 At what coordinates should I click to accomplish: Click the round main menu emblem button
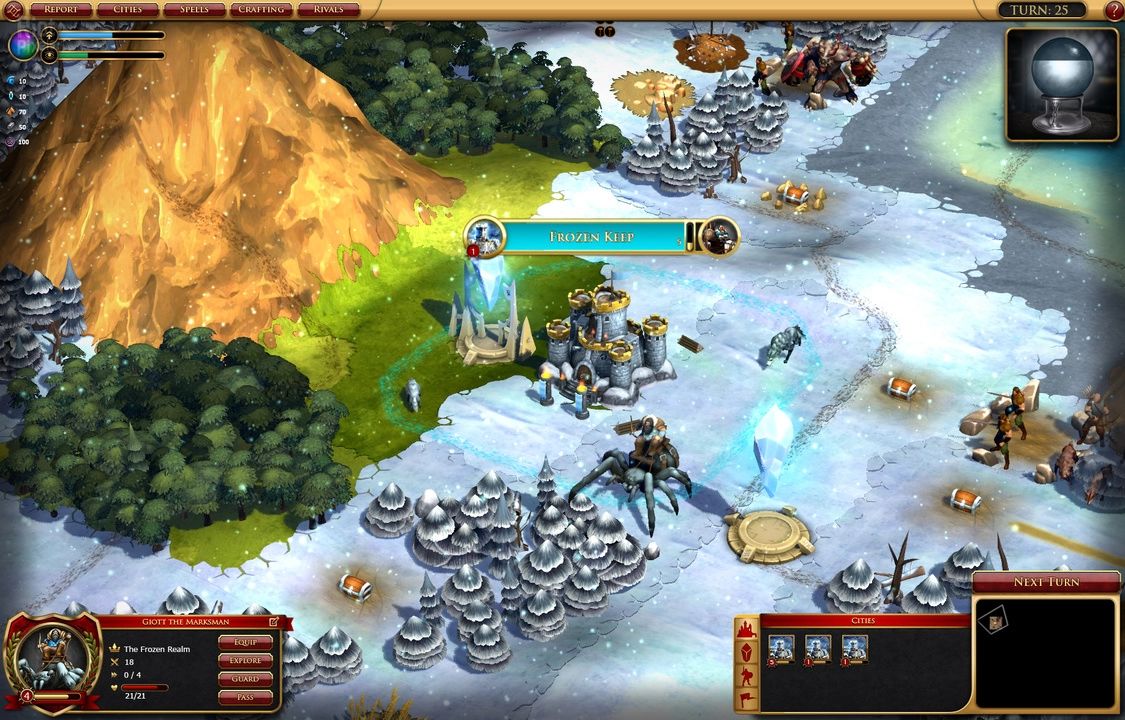[x=13, y=11]
